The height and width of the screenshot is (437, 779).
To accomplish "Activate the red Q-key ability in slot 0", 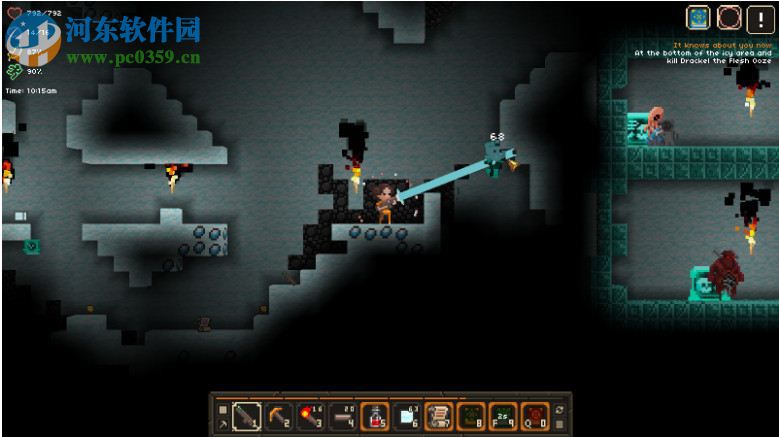I will (535, 415).
